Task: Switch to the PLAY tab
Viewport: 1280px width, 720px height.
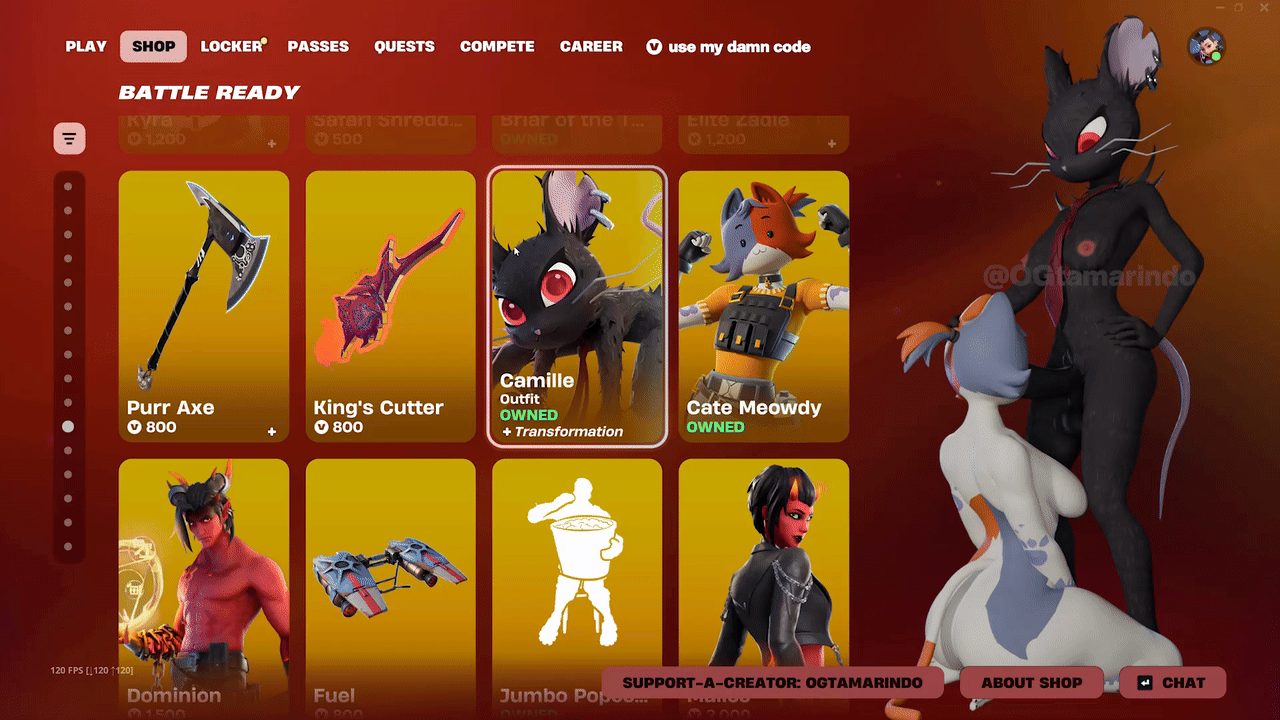Action: pos(86,46)
